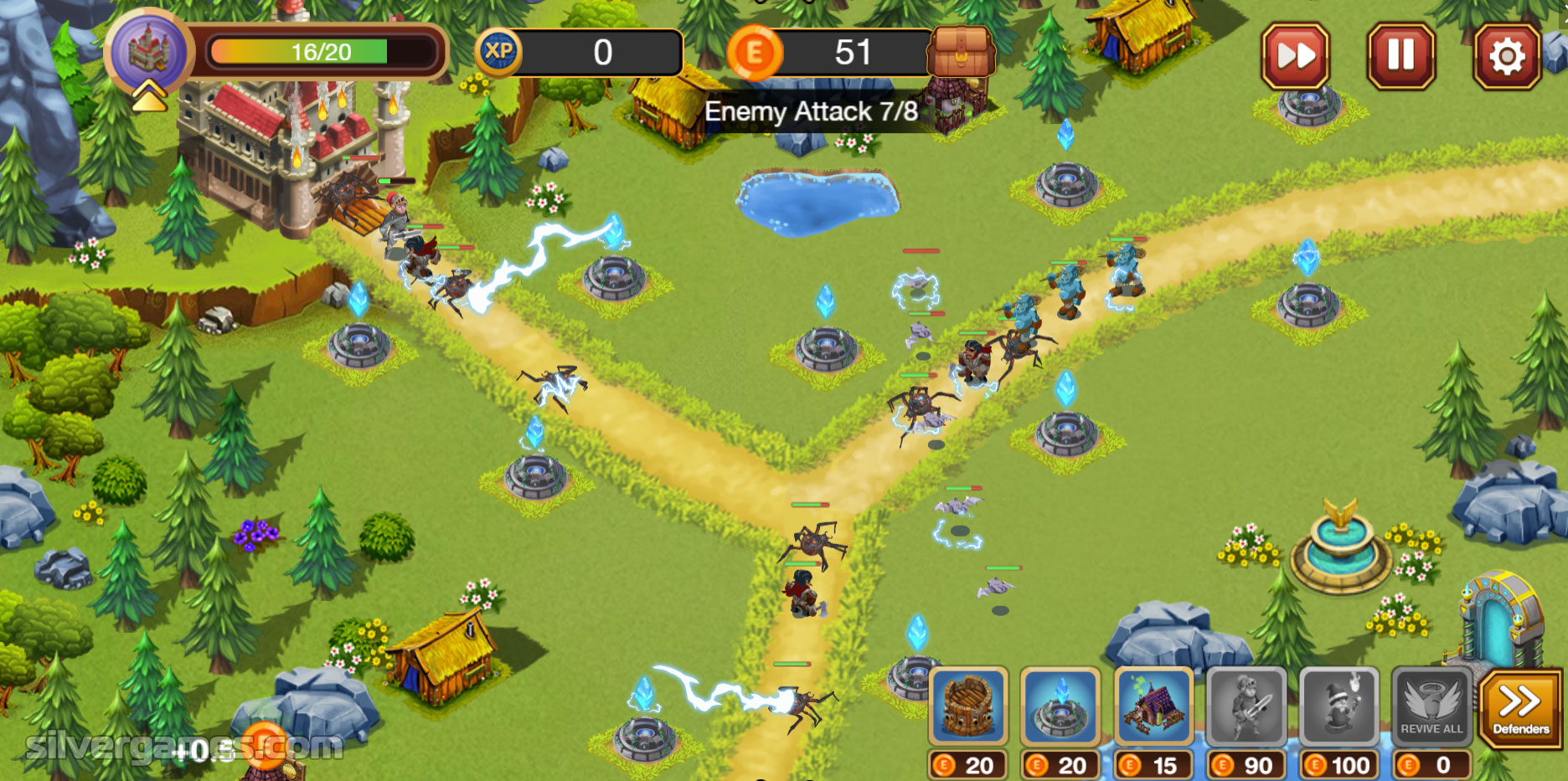1568x781 pixels.
Task: Pause the game
Action: click(1400, 56)
